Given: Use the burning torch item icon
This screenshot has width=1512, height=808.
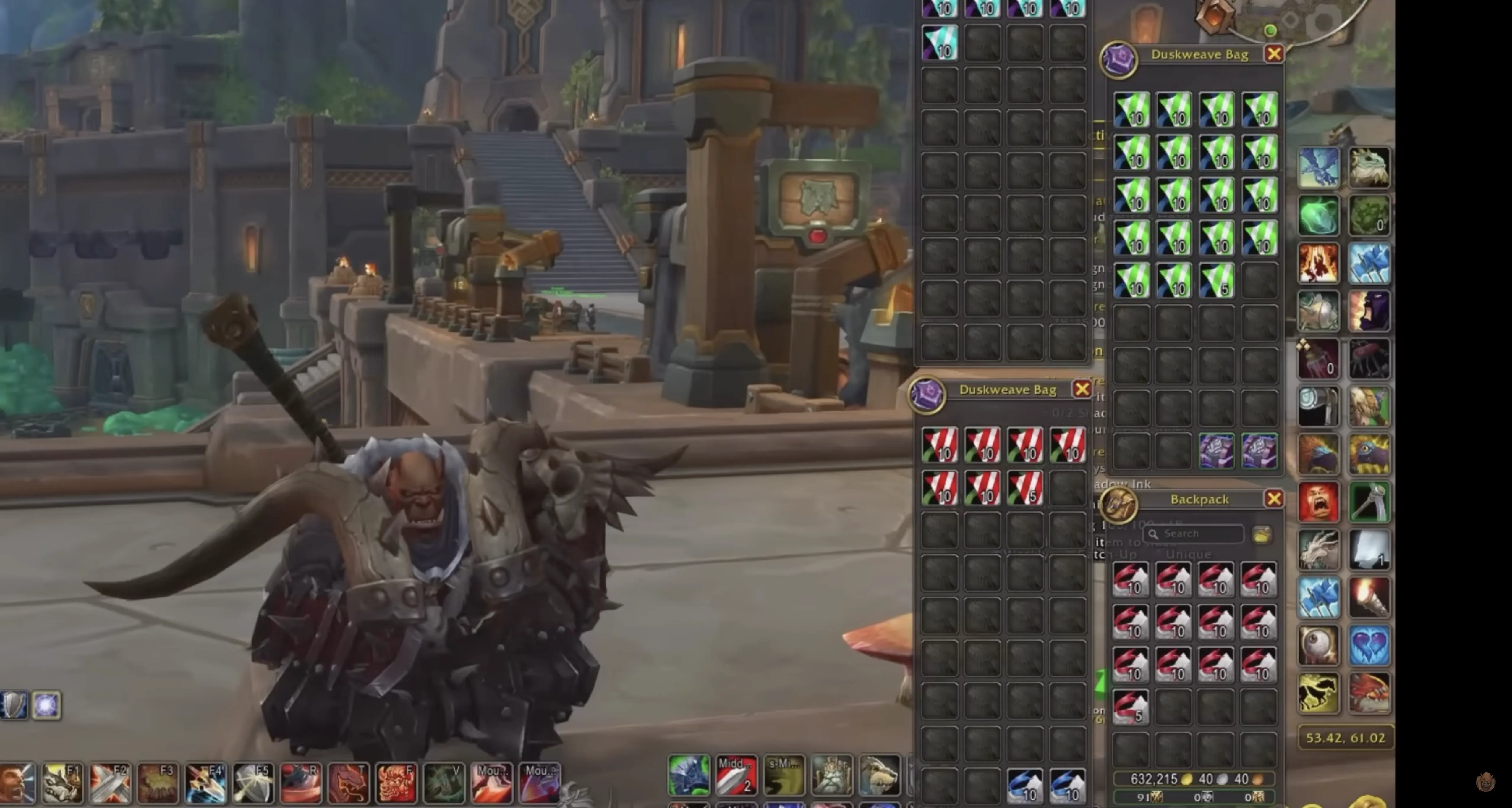Looking at the screenshot, I should tap(1369, 598).
